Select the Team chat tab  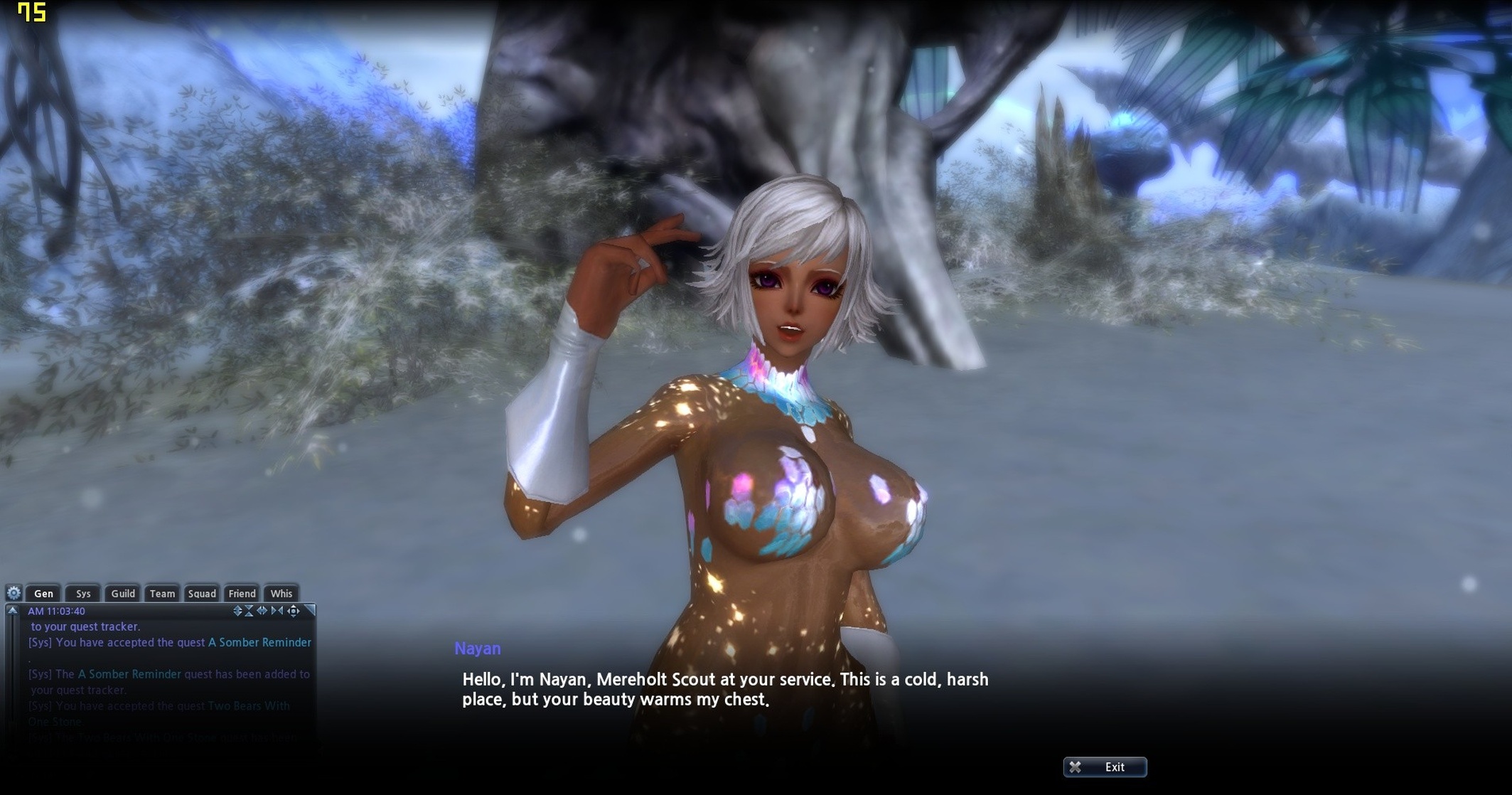pos(161,593)
